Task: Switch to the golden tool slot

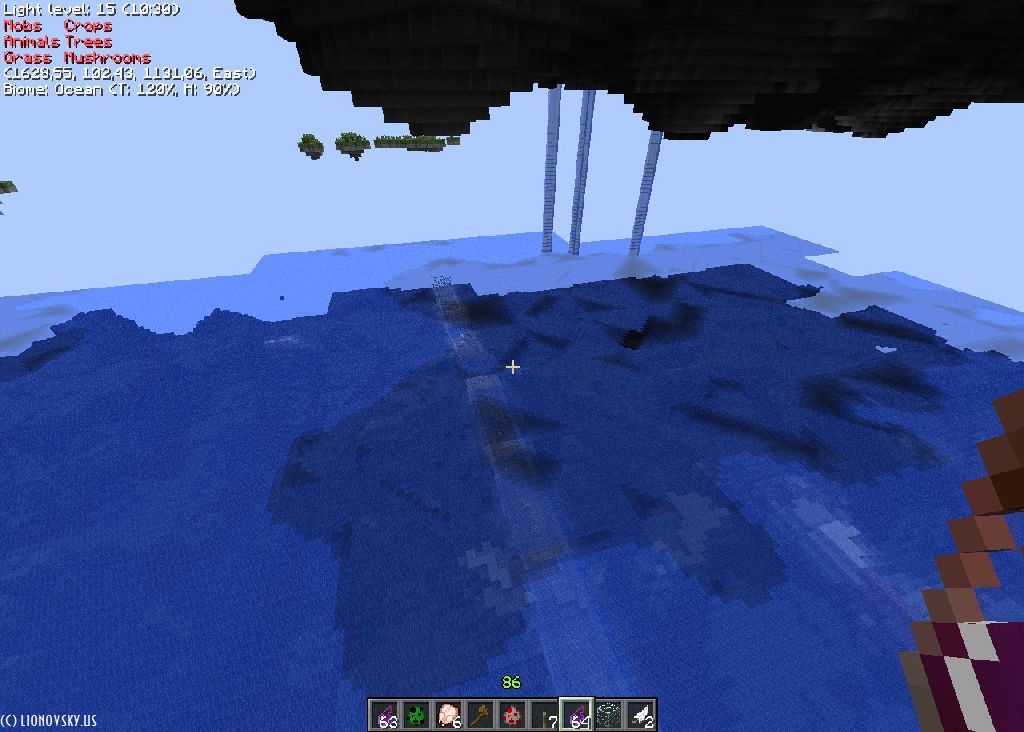Action: coord(480,715)
